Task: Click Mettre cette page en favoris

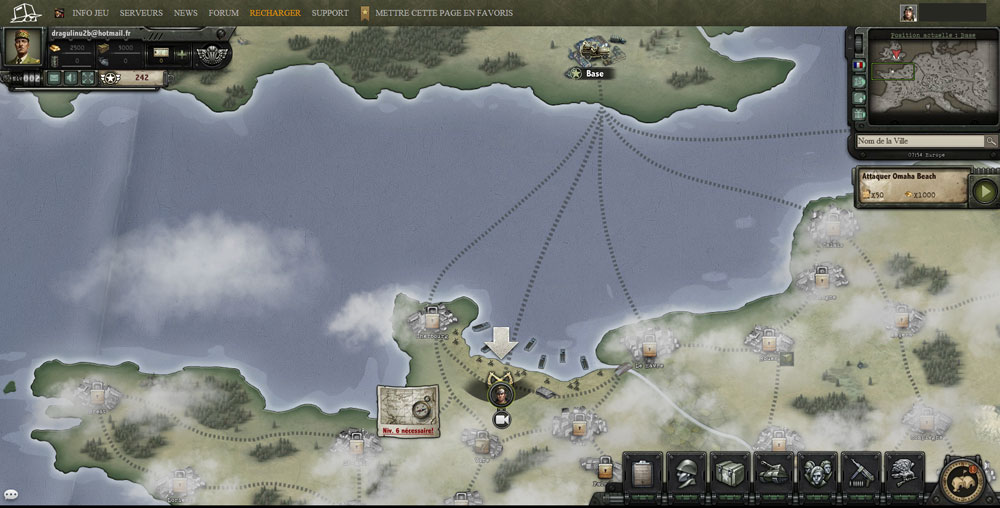Action: (444, 13)
